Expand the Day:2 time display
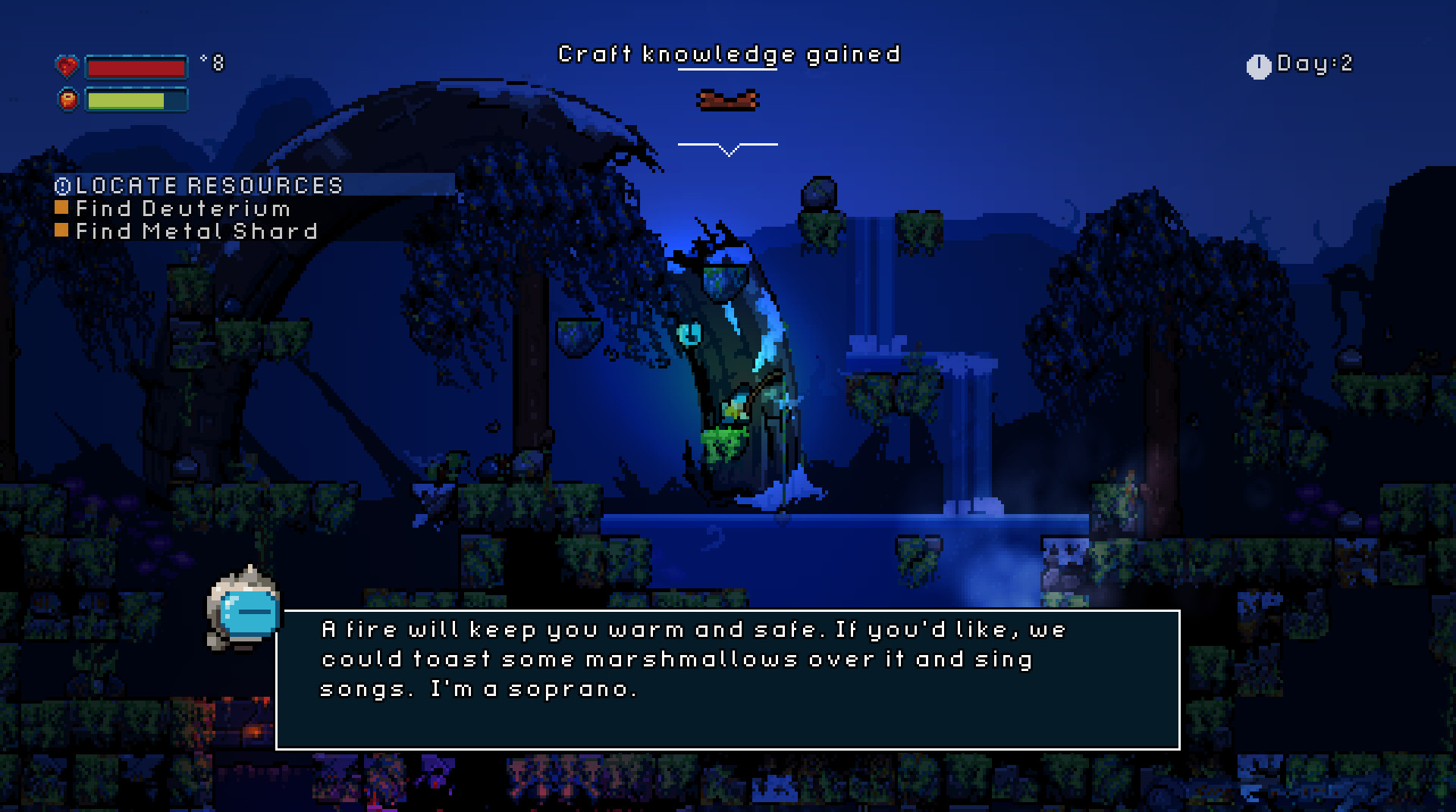The height and width of the screenshot is (812, 1456). [1312, 66]
